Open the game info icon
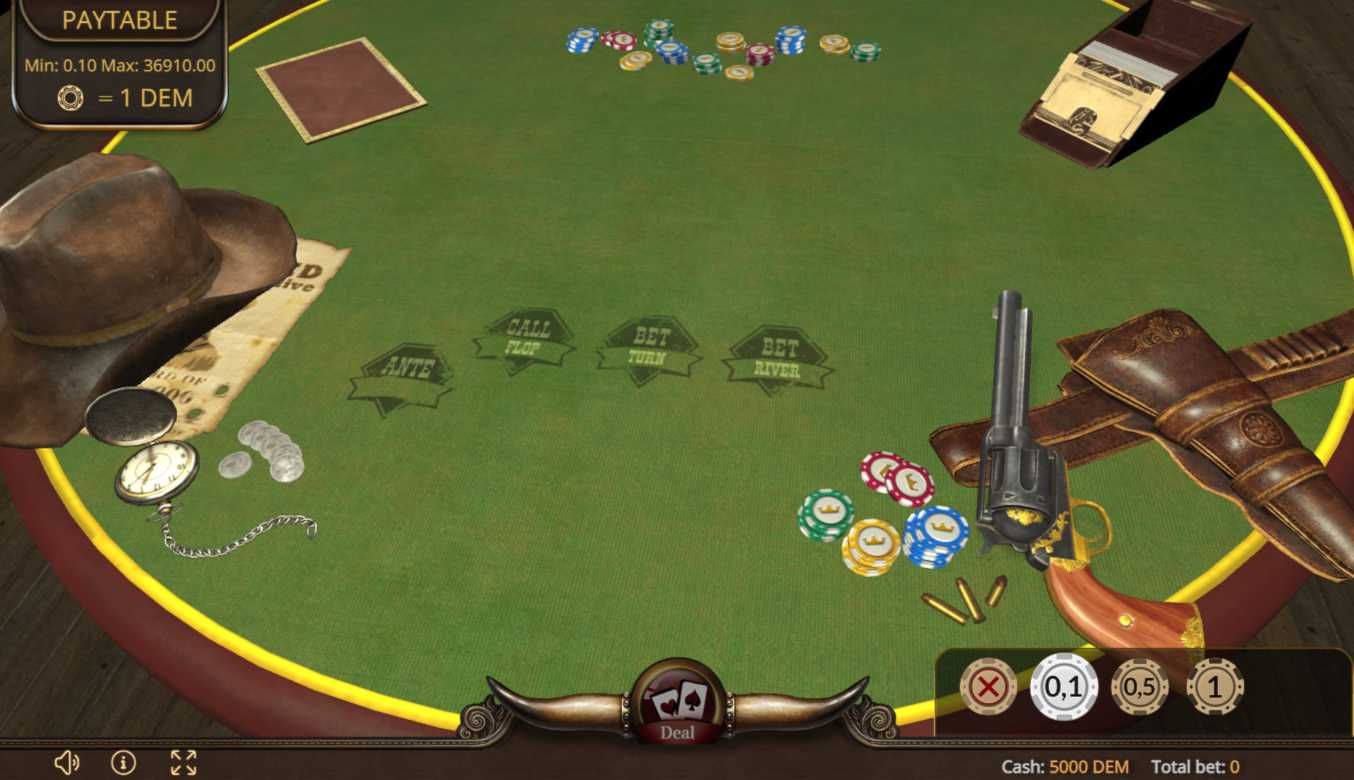The image size is (1354, 780). [x=123, y=763]
